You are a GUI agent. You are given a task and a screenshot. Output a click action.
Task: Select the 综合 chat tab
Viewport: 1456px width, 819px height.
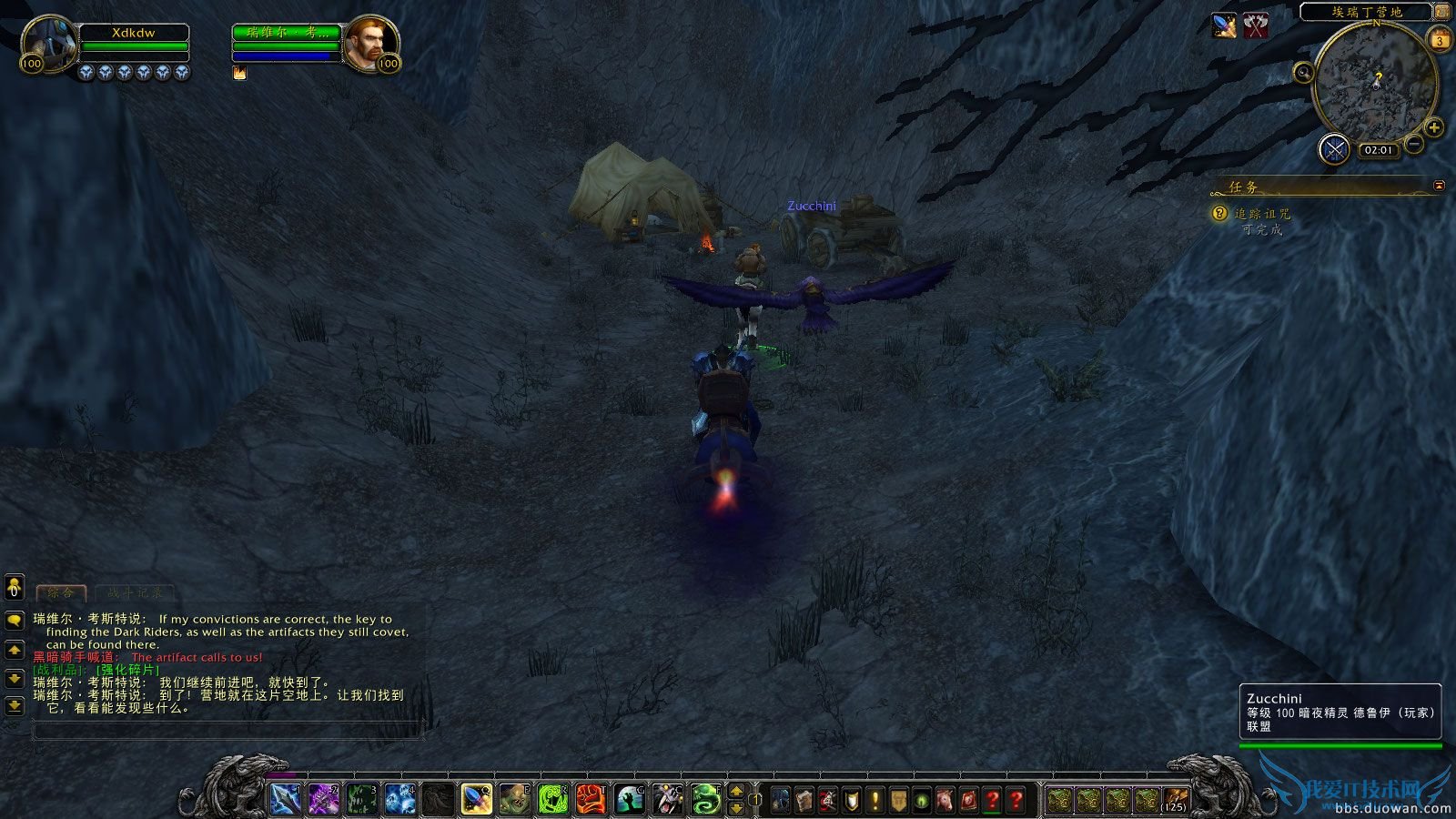click(x=61, y=592)
